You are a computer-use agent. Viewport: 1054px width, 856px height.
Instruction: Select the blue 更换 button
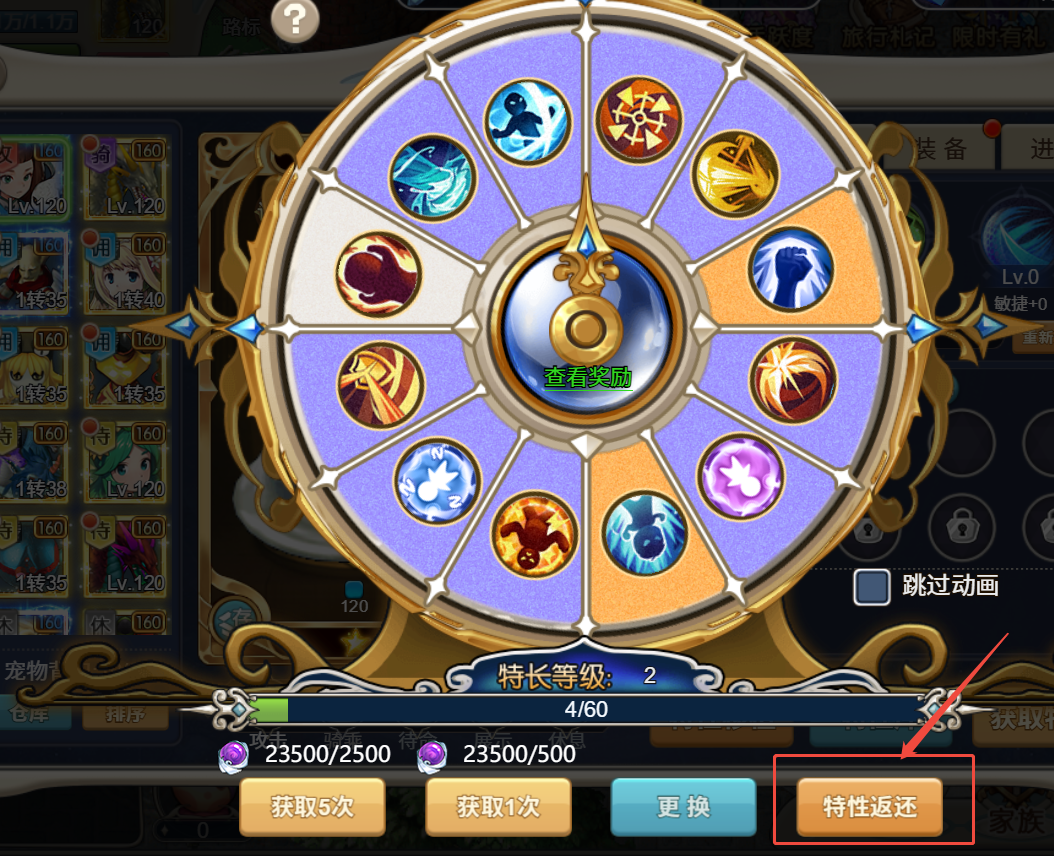(684, 806)
